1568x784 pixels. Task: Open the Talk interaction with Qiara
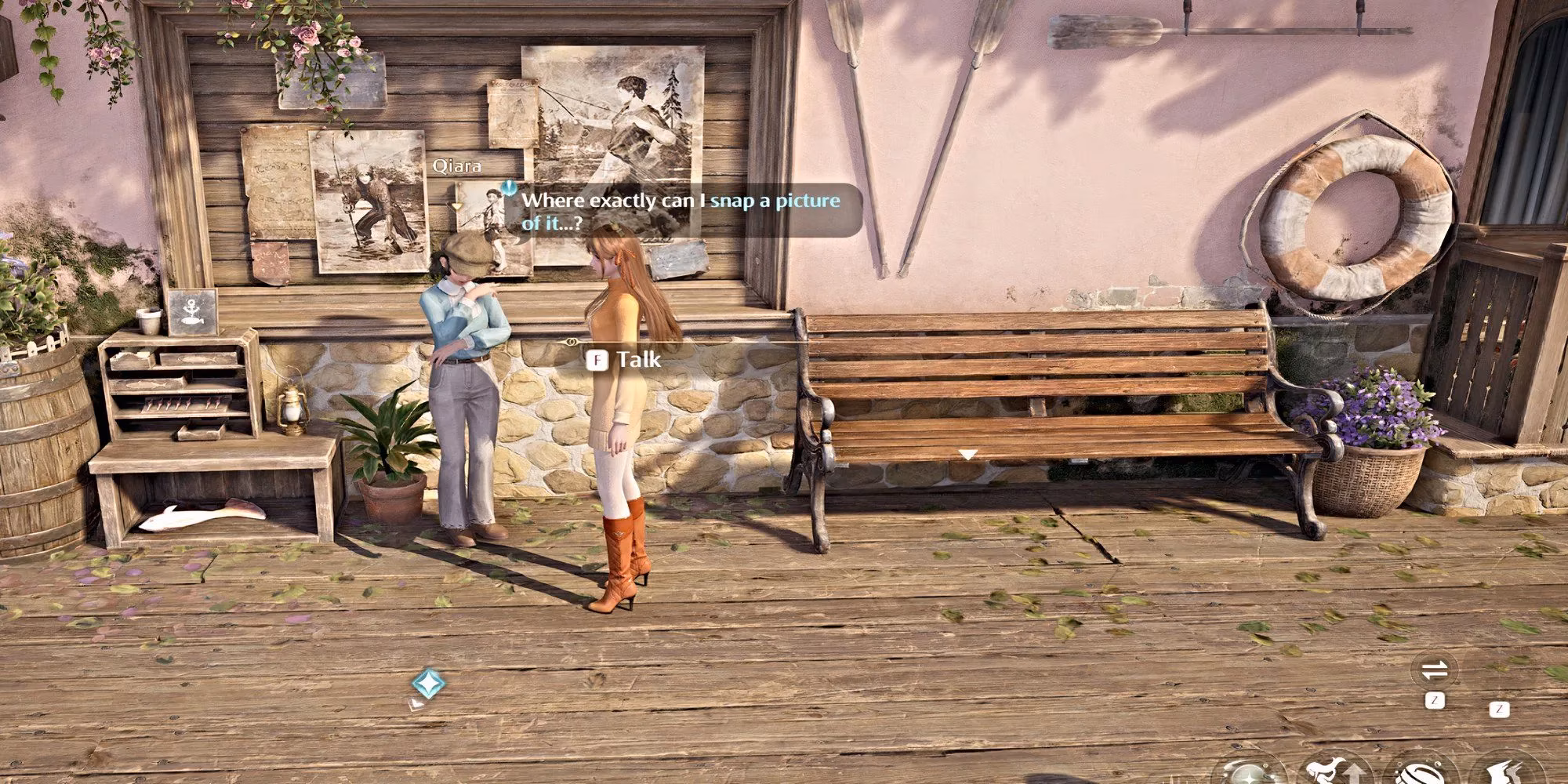click(626, 359)
